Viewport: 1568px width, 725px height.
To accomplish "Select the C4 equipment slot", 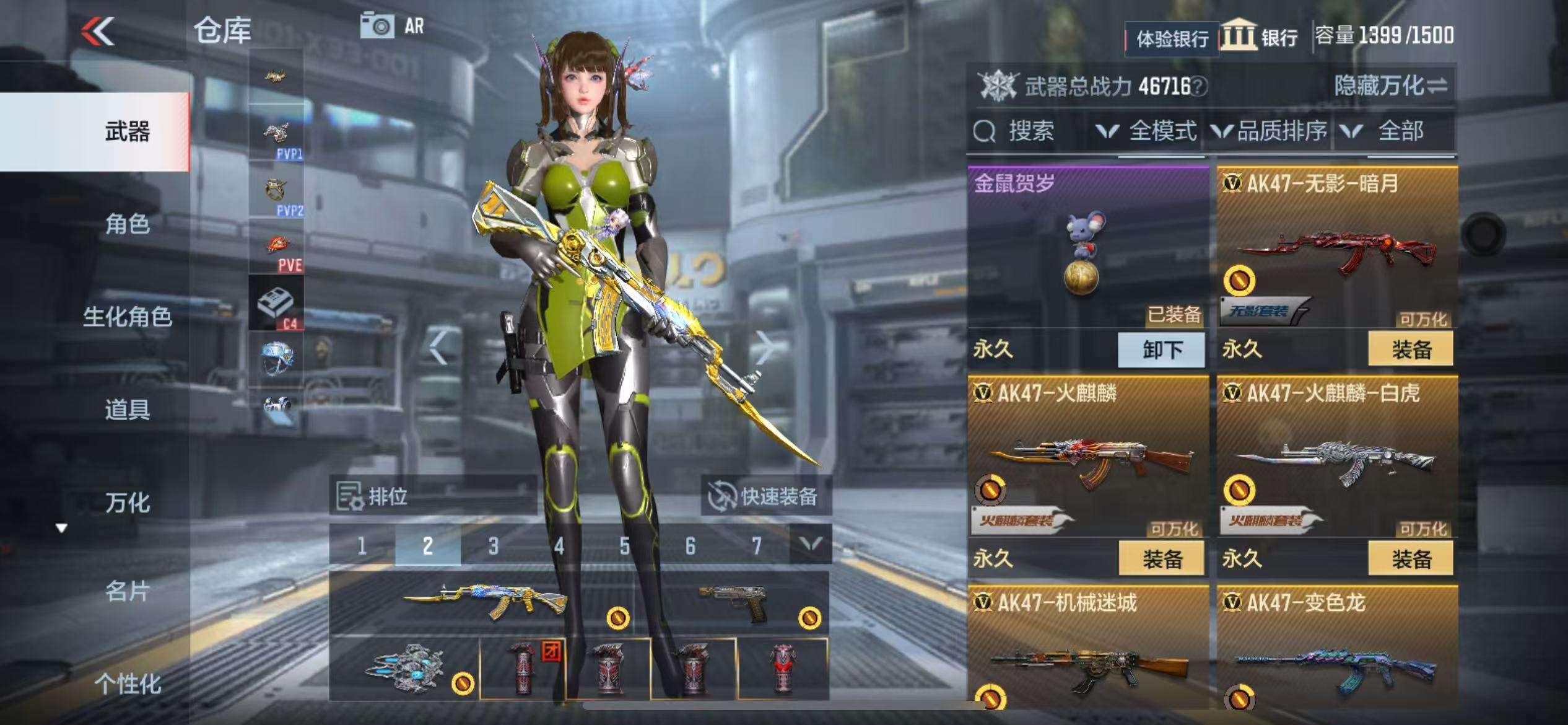I will click(x=276, y=304).
